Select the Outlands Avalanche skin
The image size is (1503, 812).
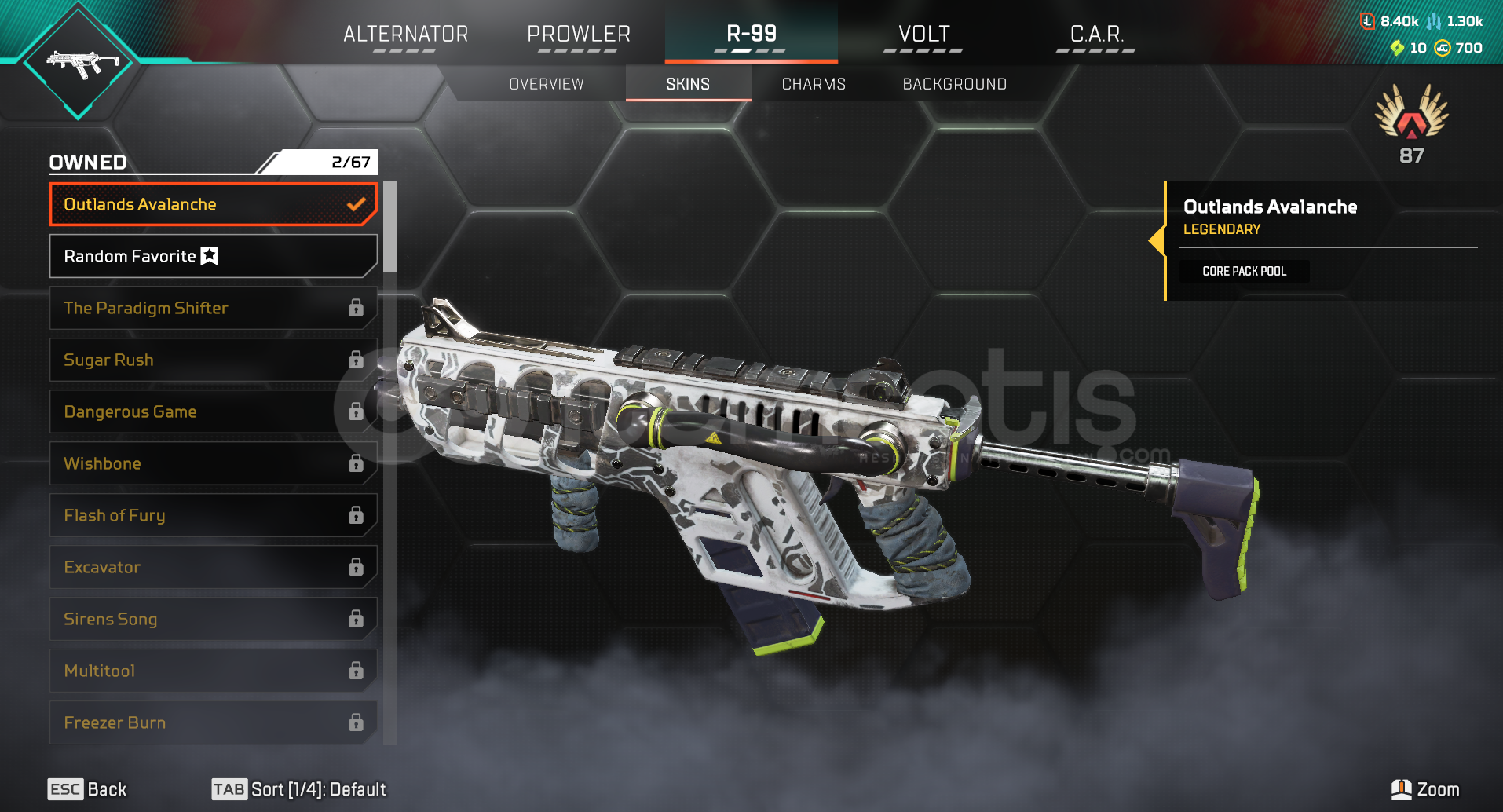tap(213, 204)
